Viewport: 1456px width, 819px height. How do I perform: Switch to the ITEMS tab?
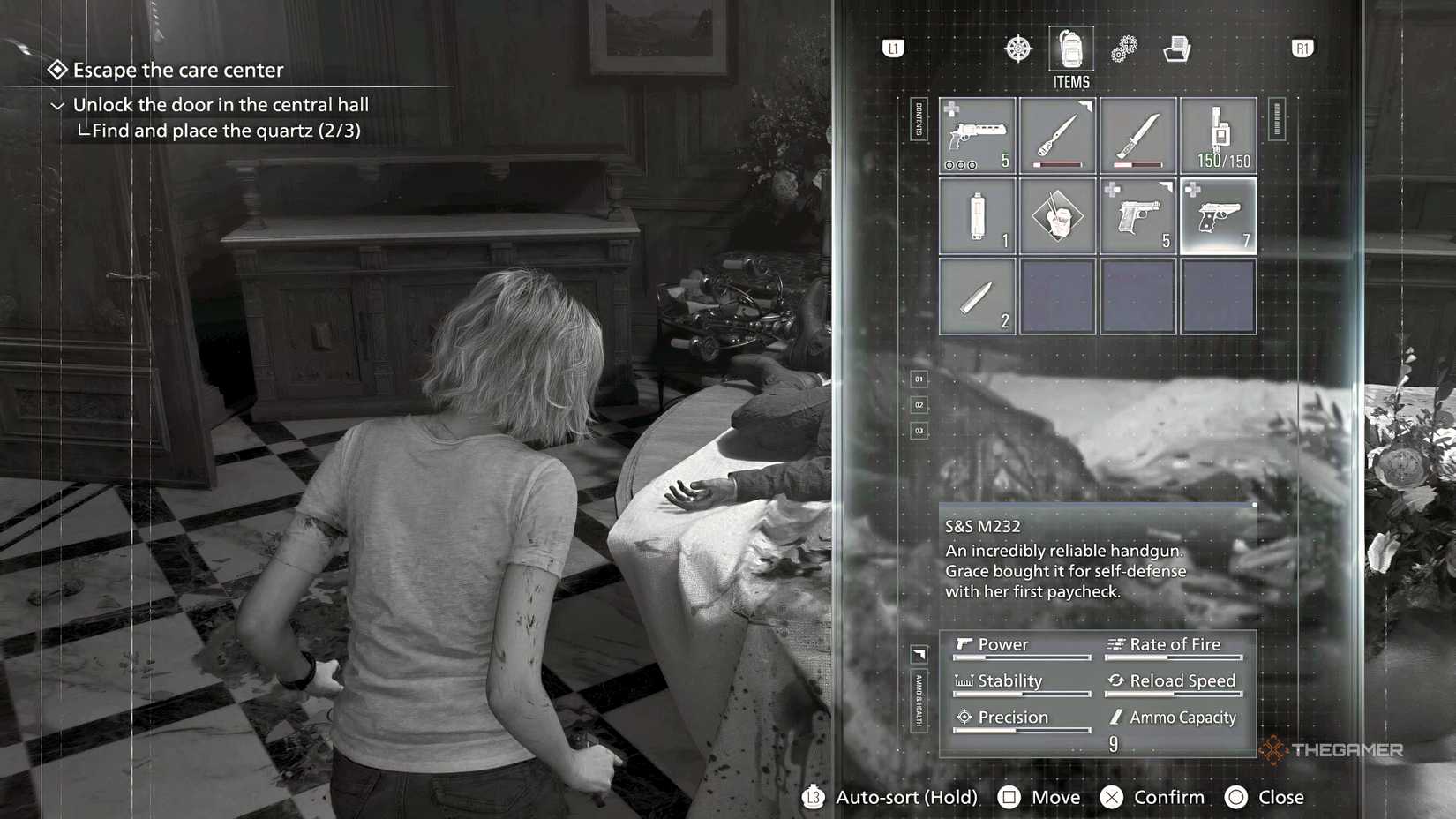(x=1070, y=81)
